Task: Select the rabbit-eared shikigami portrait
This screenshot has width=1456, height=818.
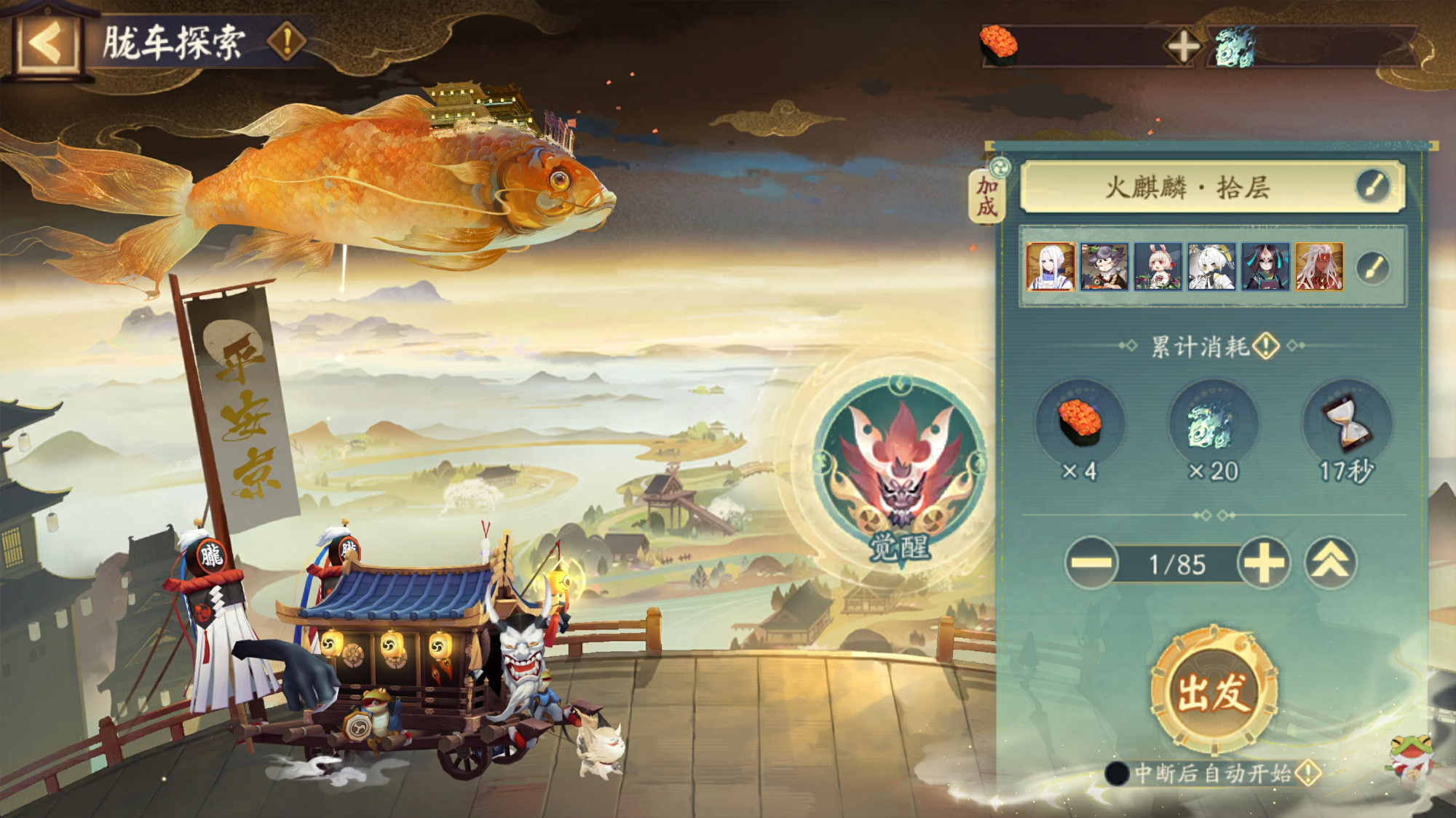Action: coord(1158,267)
